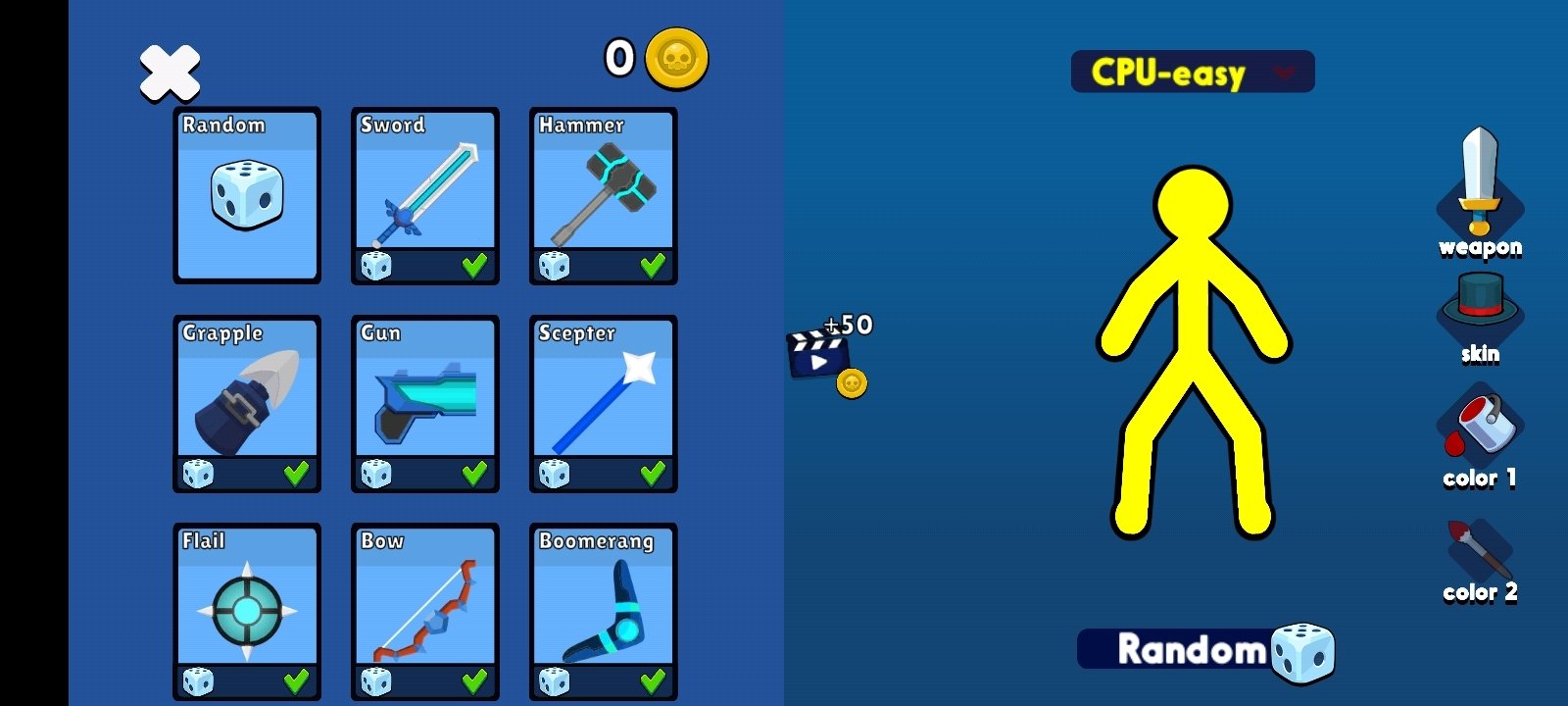Tap the Random dice button below stickman
Image resolution: width=1568 pixels, height=706 pixels.
(1205, 650)
